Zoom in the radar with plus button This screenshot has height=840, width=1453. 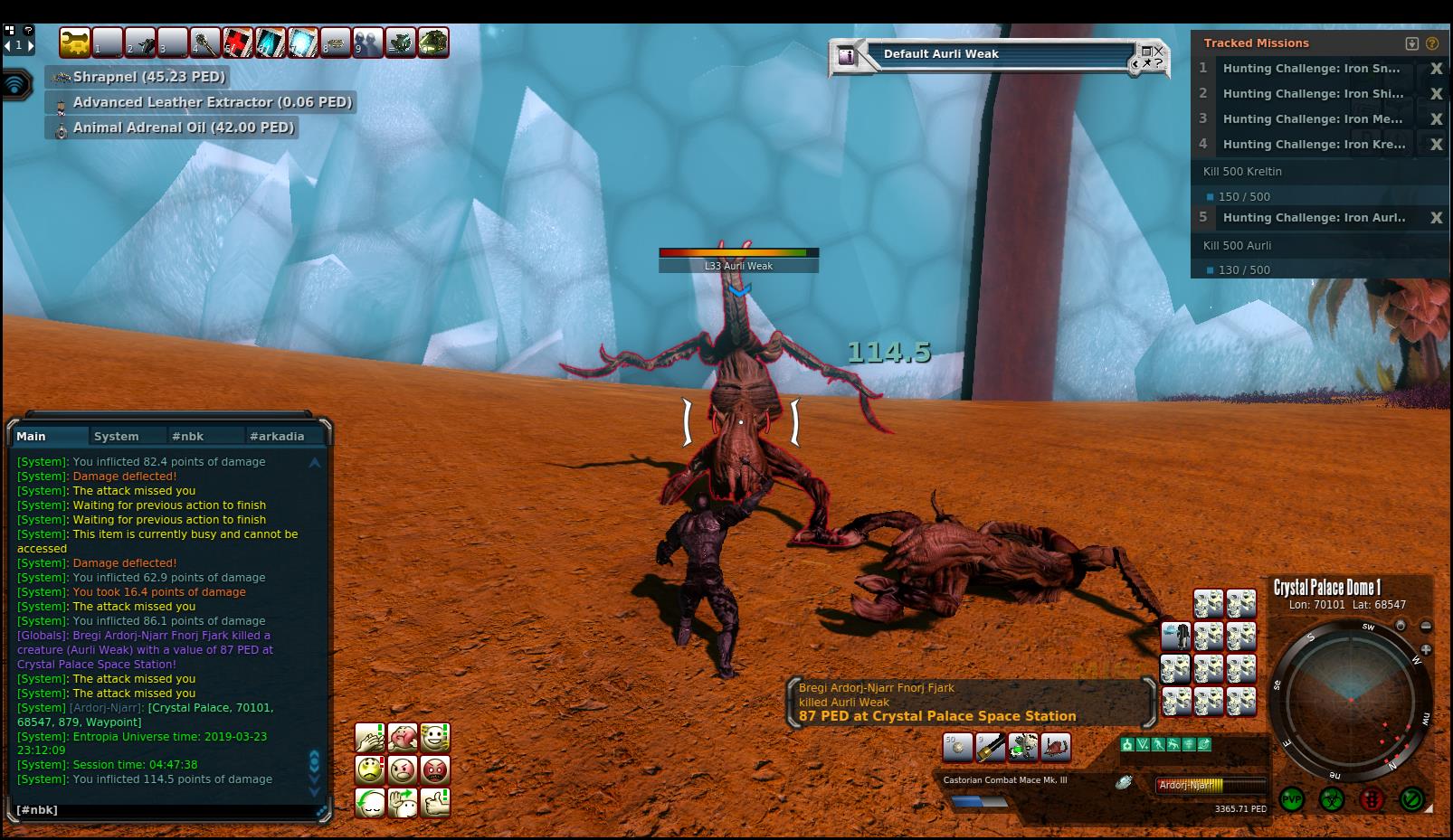pyautogui.click(x=1426, y=649)
